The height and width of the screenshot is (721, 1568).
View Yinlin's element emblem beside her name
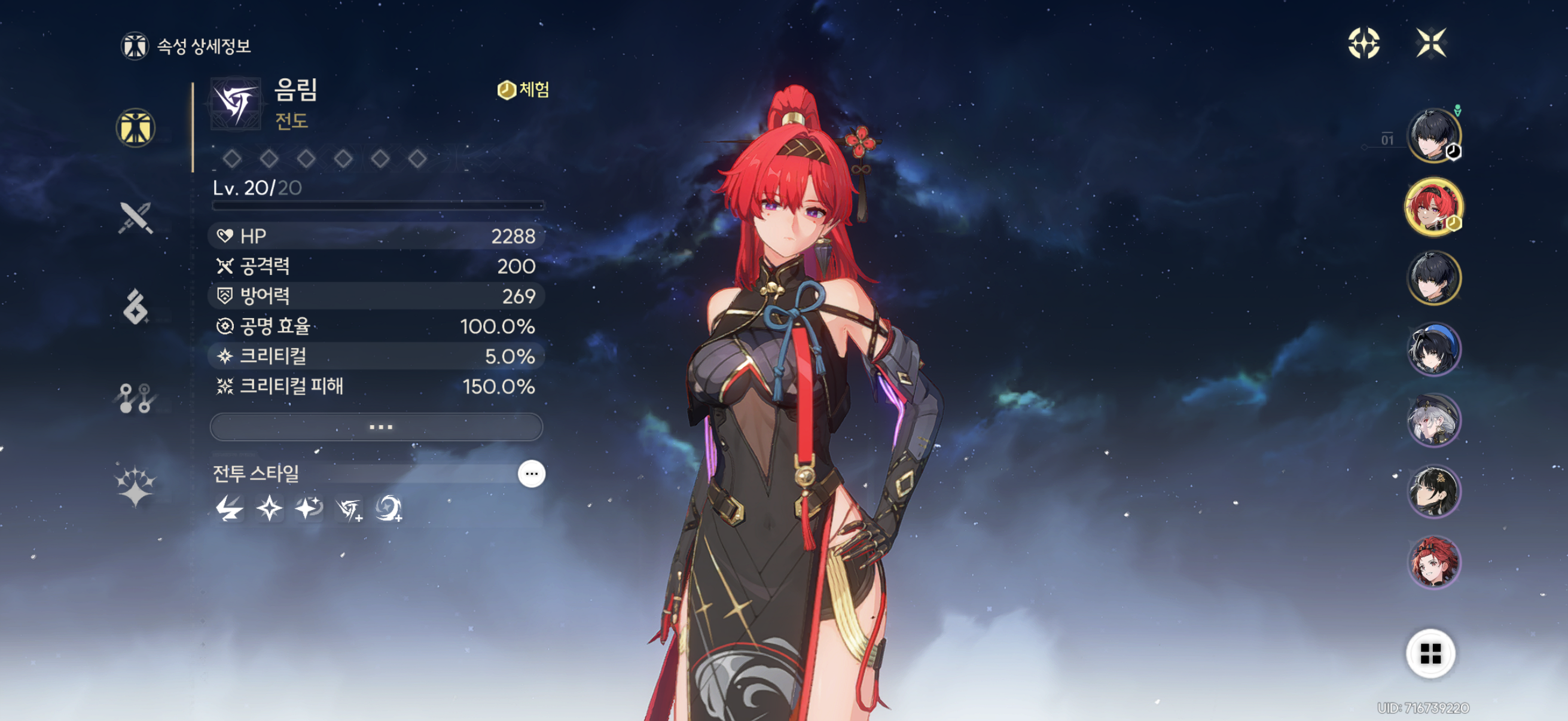point(236,103)
